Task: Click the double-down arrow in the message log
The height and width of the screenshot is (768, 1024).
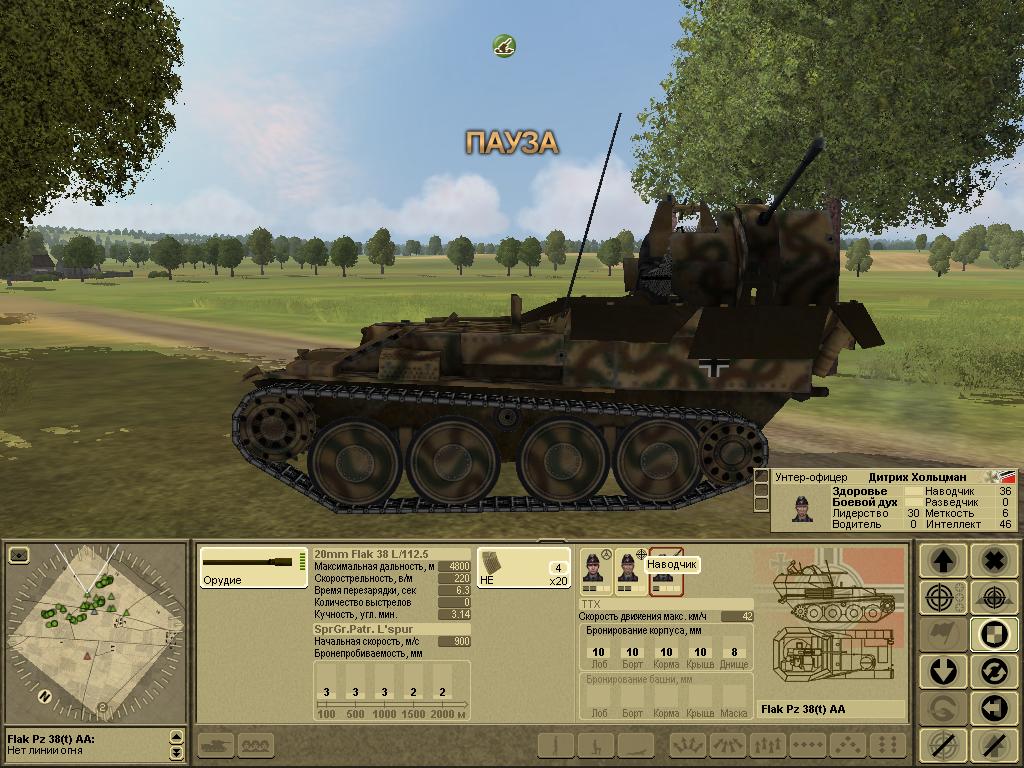Action: [x=177, y=752]
